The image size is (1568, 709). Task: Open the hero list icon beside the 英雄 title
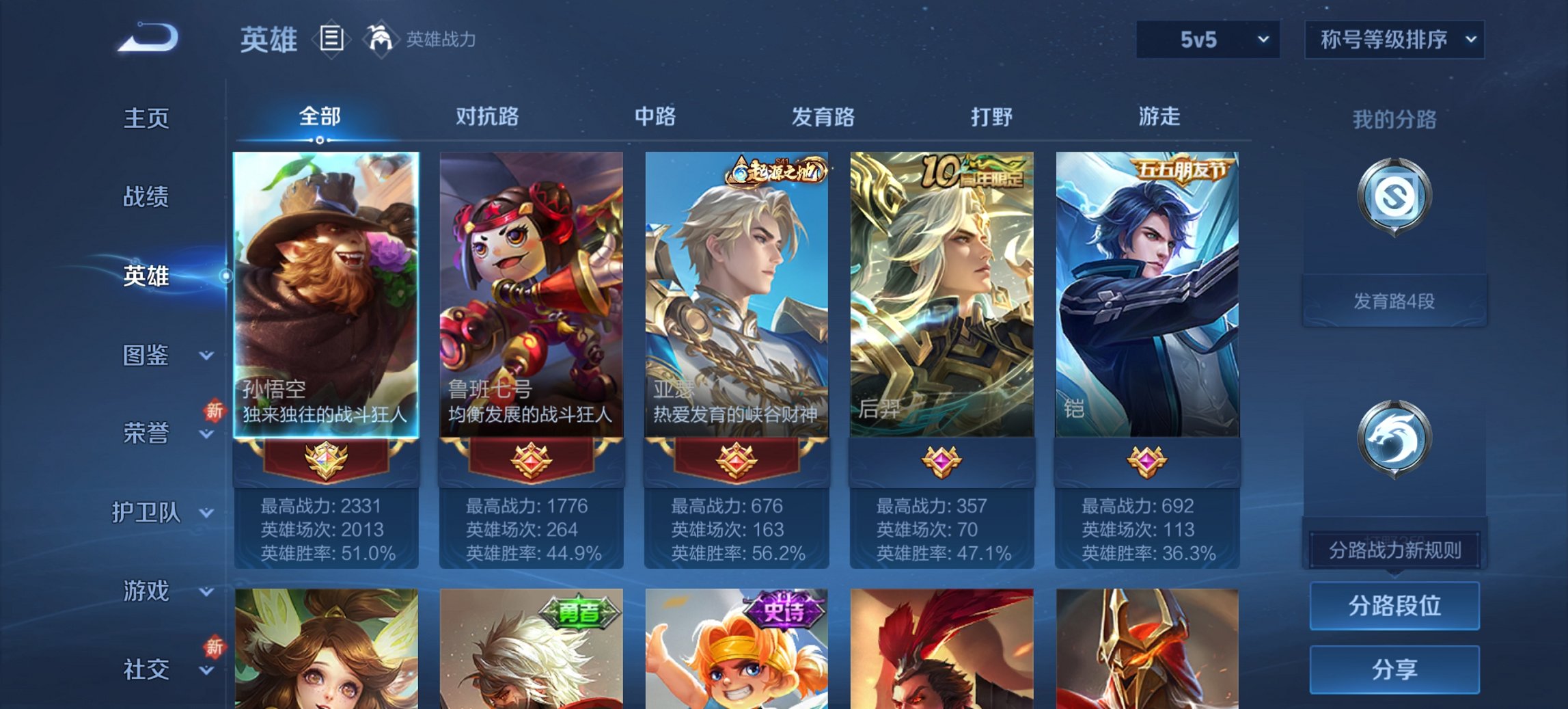(x=331, y=40)
